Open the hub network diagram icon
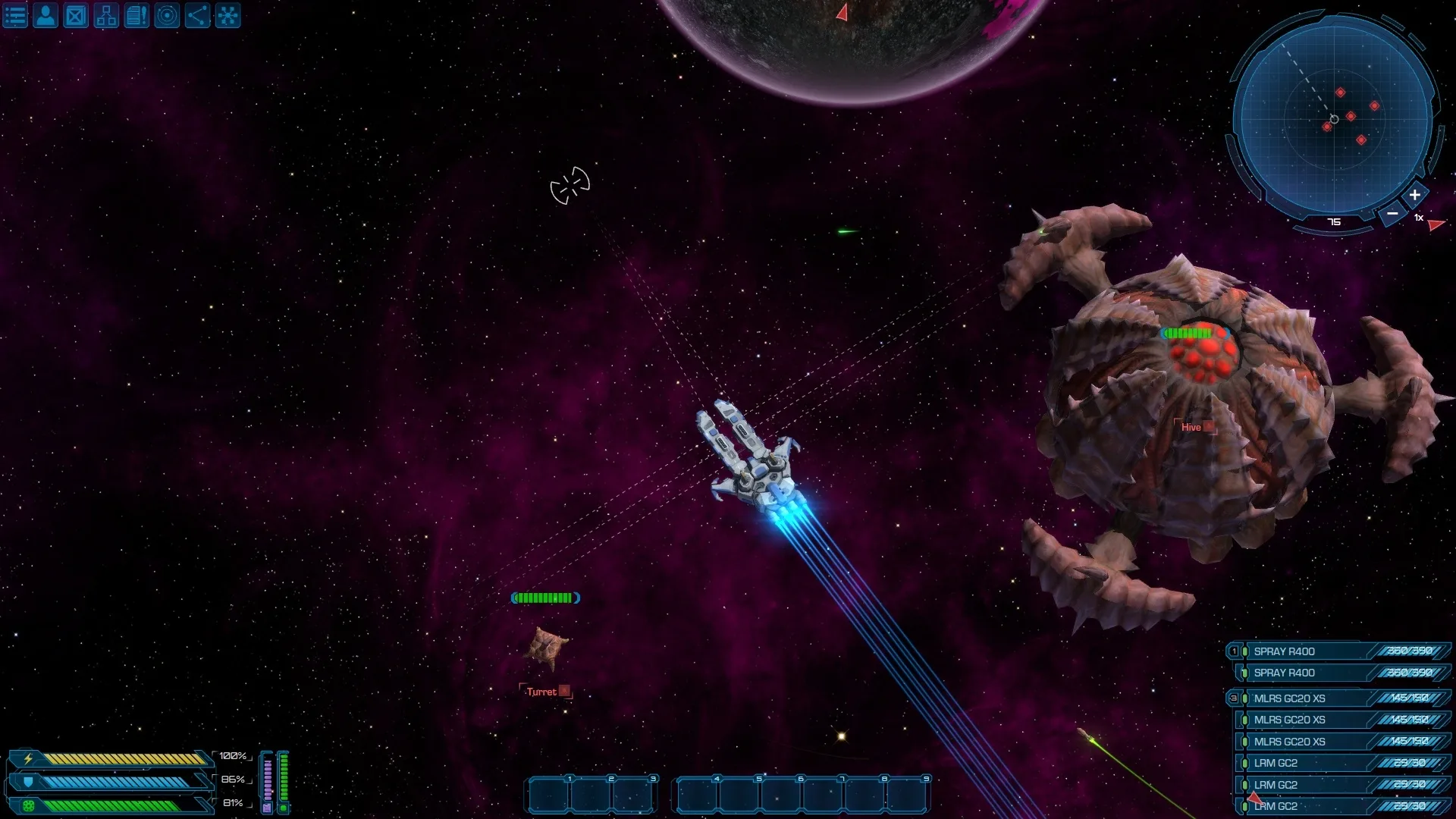The image size is (1456, 819). [x=227, y=15]
